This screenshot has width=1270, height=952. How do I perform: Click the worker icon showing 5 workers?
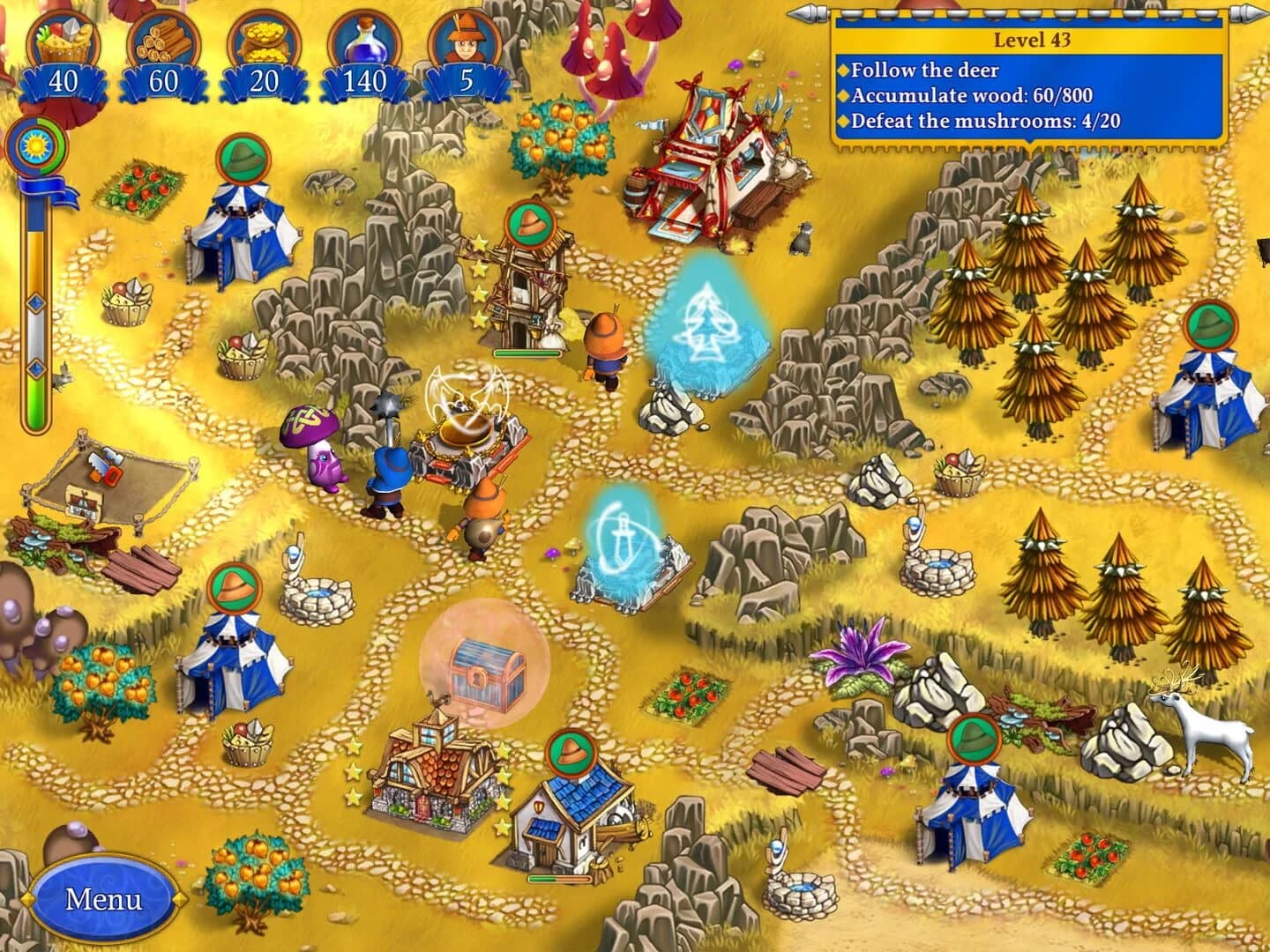click(468, 38)
